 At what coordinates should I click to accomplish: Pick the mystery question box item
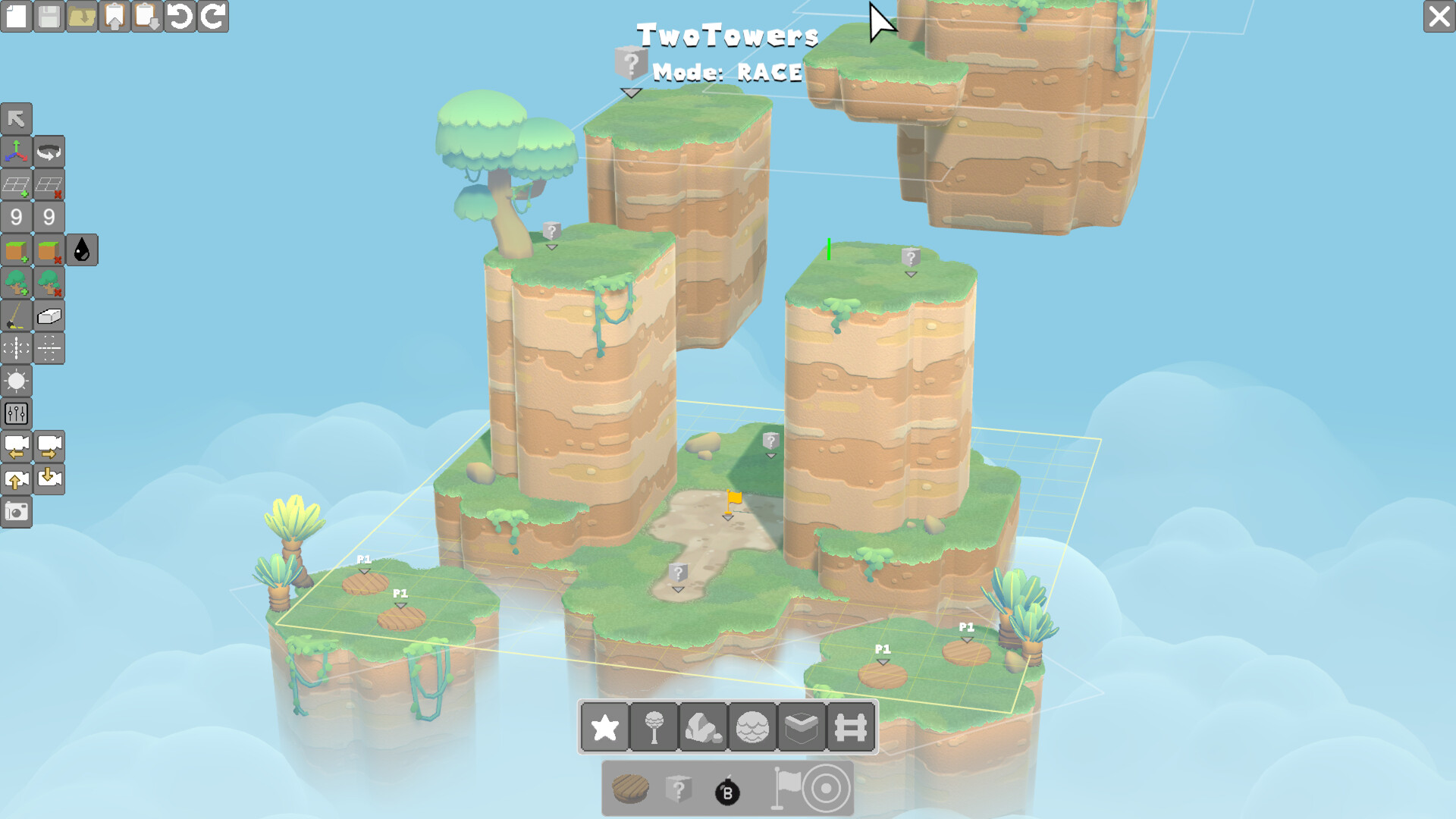tap(679, 789)
